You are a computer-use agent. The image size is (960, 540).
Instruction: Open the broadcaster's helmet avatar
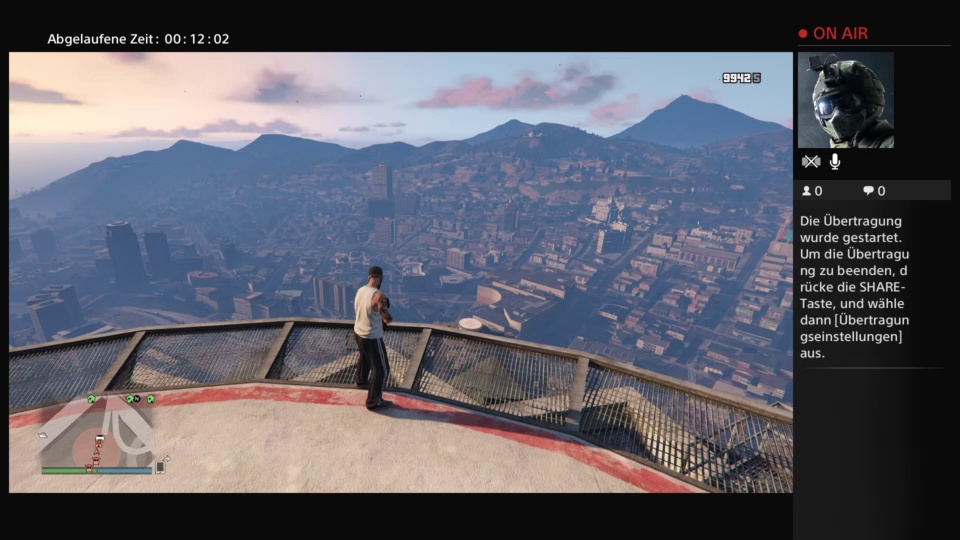pyautogui.click(x=845, y=100)
